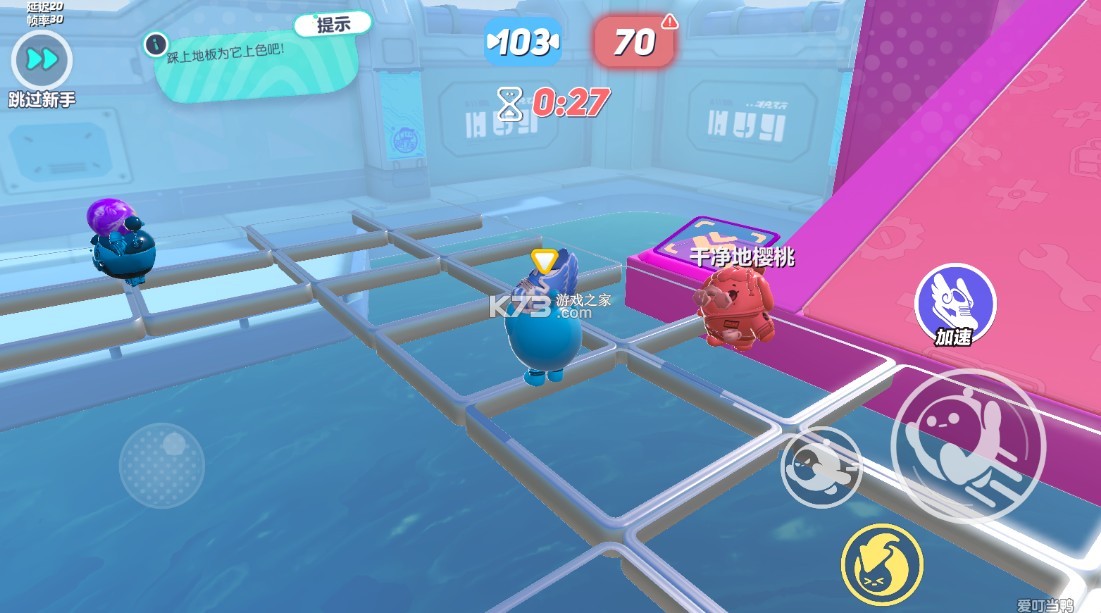
Task: Touch the virtual movement joystick
Action: pos(162,465)
